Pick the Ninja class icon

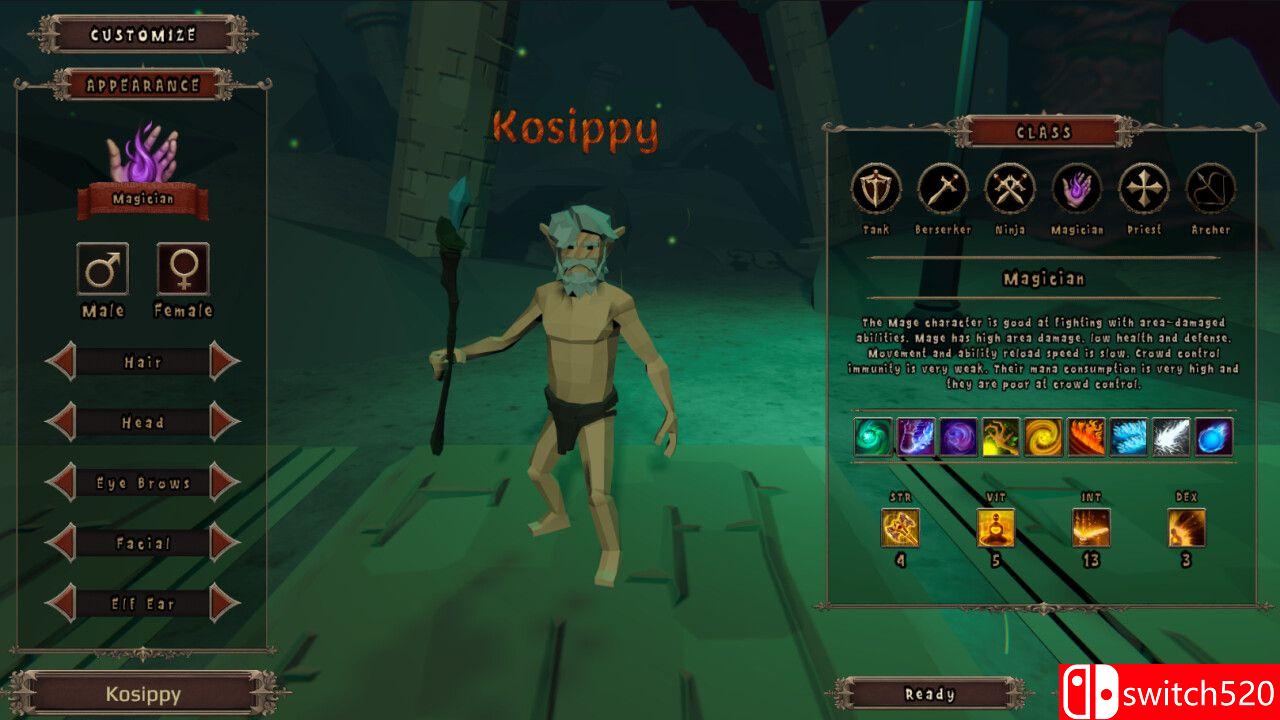1010,189
